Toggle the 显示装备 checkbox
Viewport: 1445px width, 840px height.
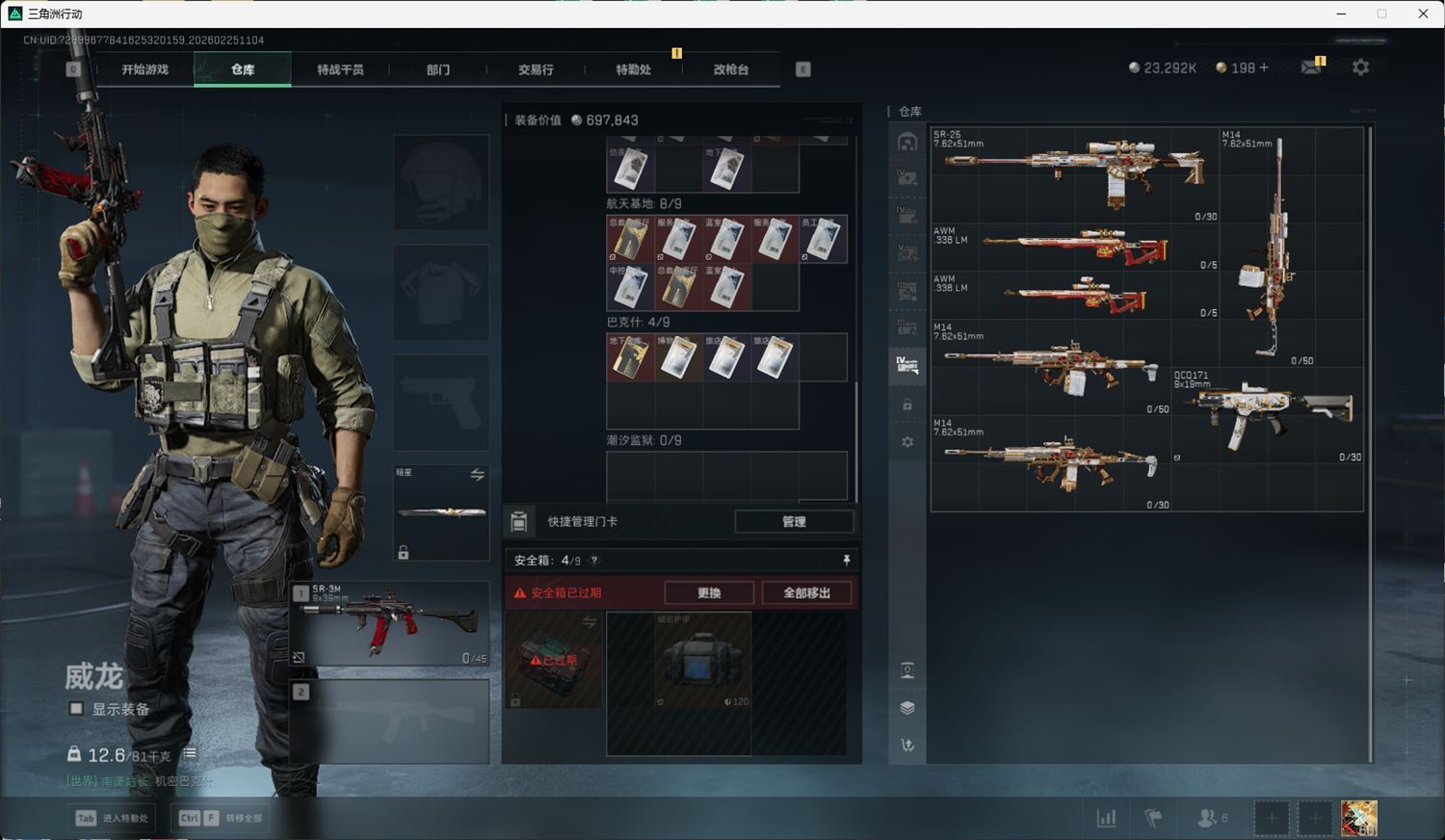76,709
